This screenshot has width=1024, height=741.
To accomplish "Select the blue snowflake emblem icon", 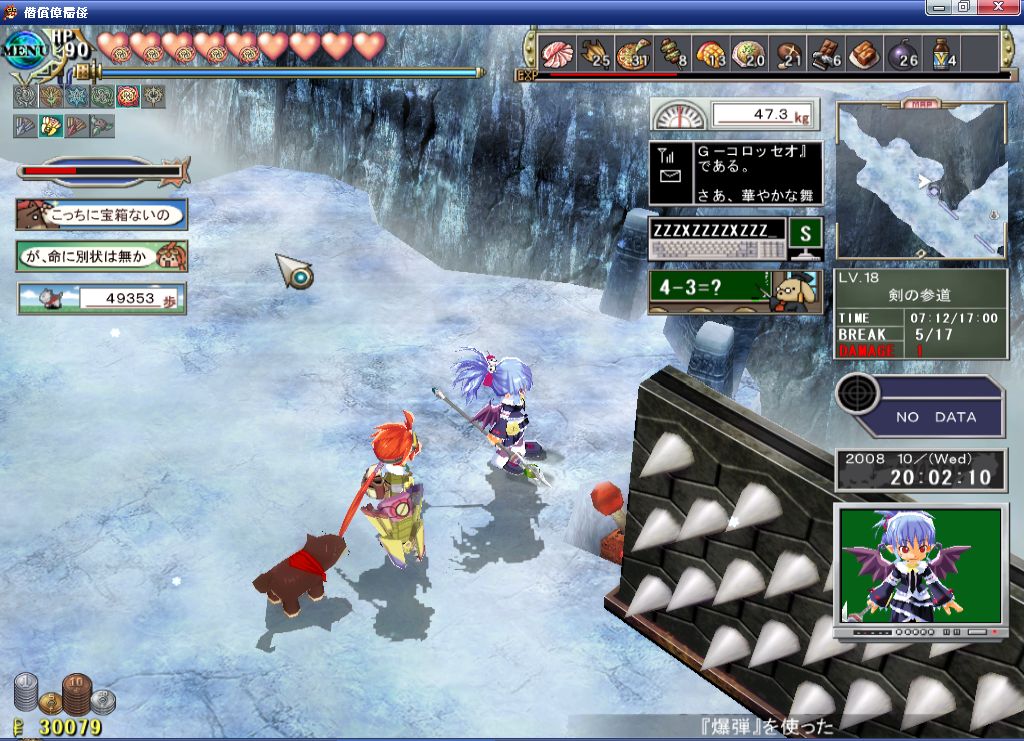I will tap(76, 96).
